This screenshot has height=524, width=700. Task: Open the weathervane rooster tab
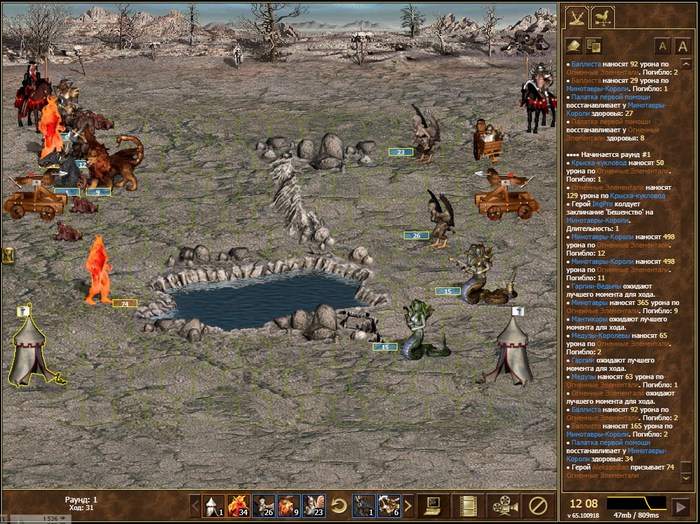tap(602, 17)
